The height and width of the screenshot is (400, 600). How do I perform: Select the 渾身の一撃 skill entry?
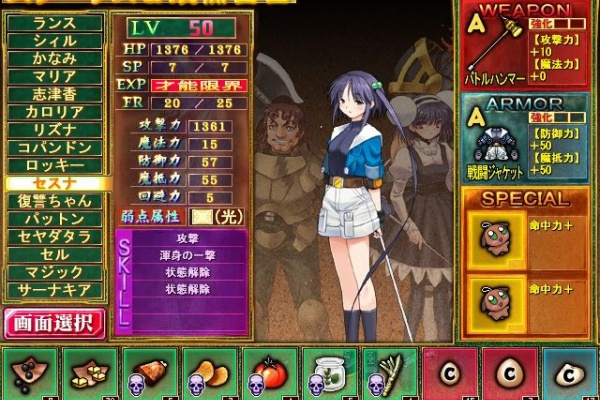click(188, 257)
